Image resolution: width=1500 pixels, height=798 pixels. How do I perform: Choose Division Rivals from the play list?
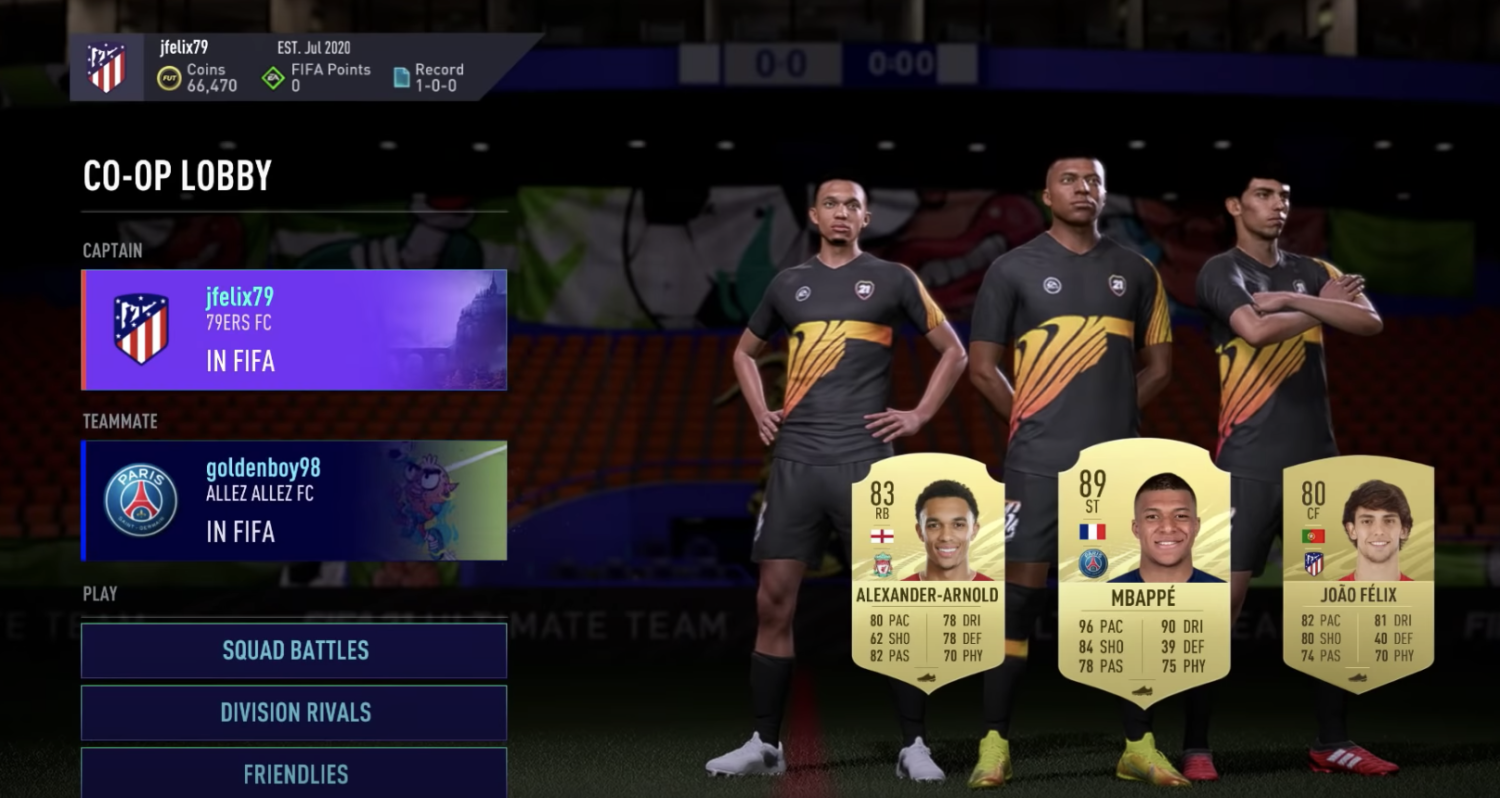tap(294, 712)
